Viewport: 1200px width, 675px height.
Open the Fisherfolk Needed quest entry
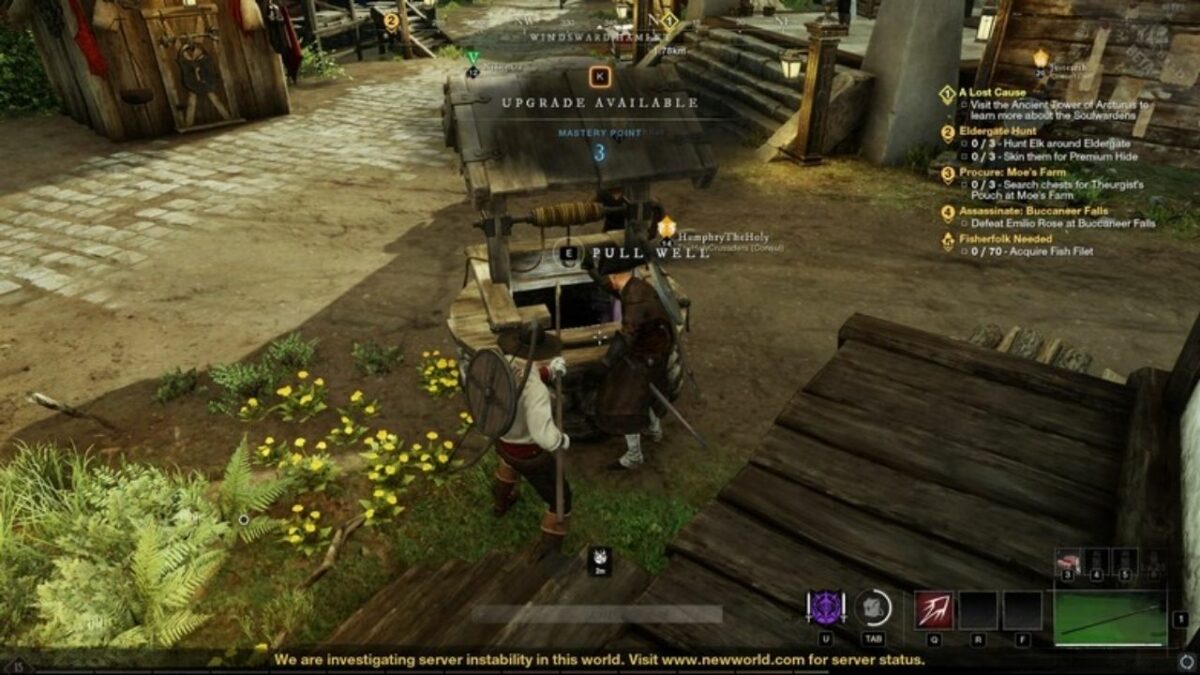[x=1005, y=239]
